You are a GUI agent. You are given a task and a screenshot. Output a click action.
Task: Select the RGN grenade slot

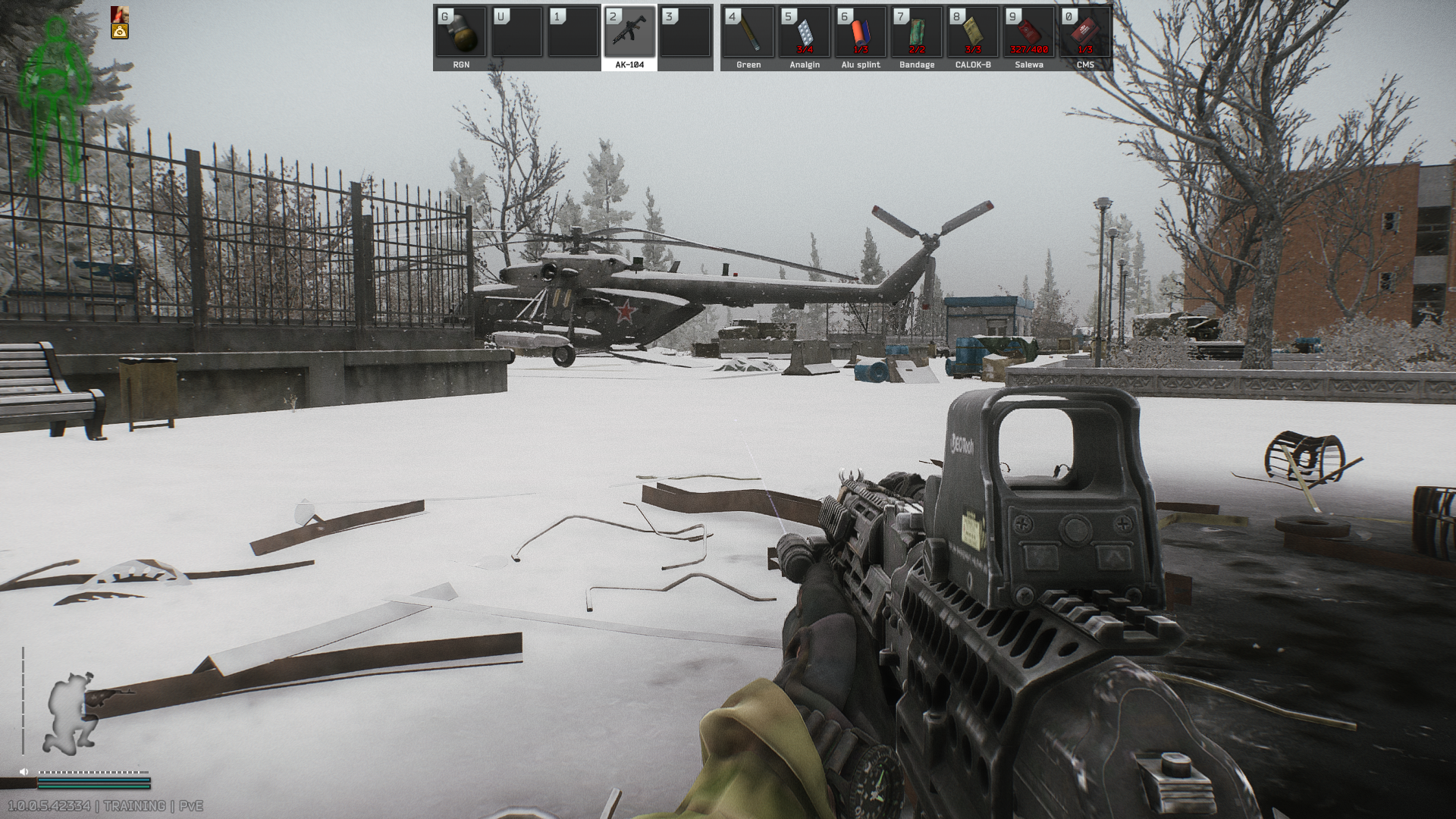click(461, 33)
